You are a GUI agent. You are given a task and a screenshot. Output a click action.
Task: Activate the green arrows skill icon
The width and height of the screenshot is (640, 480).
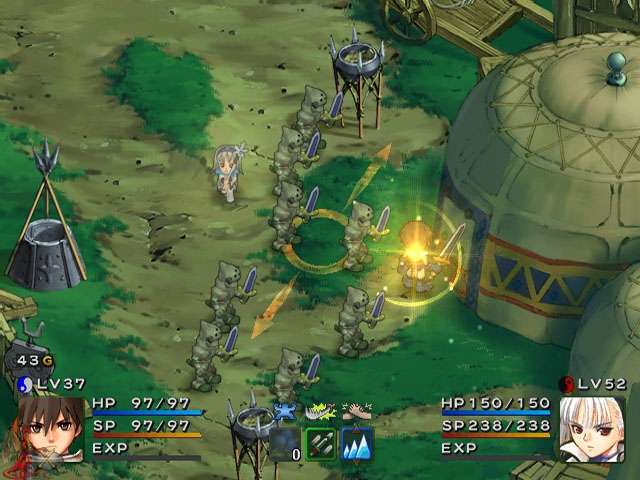320,443
